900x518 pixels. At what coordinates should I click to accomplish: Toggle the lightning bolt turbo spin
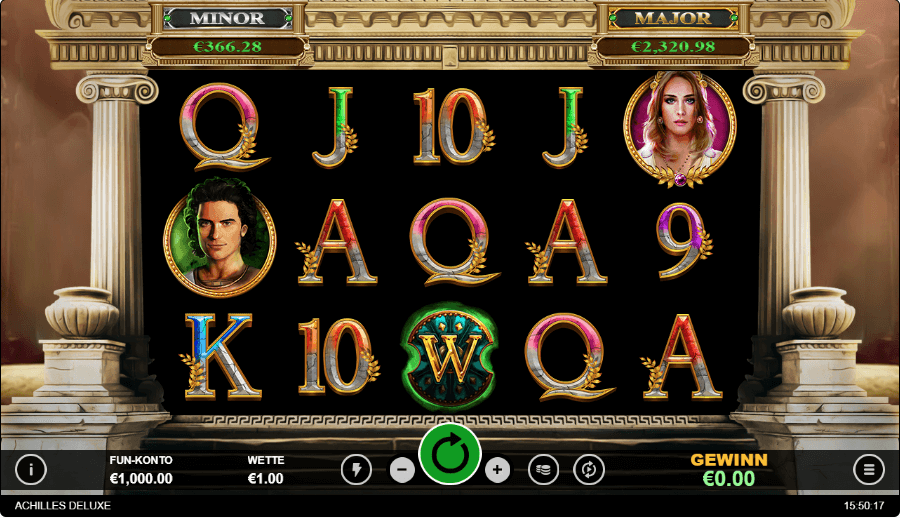pos(356,469)
